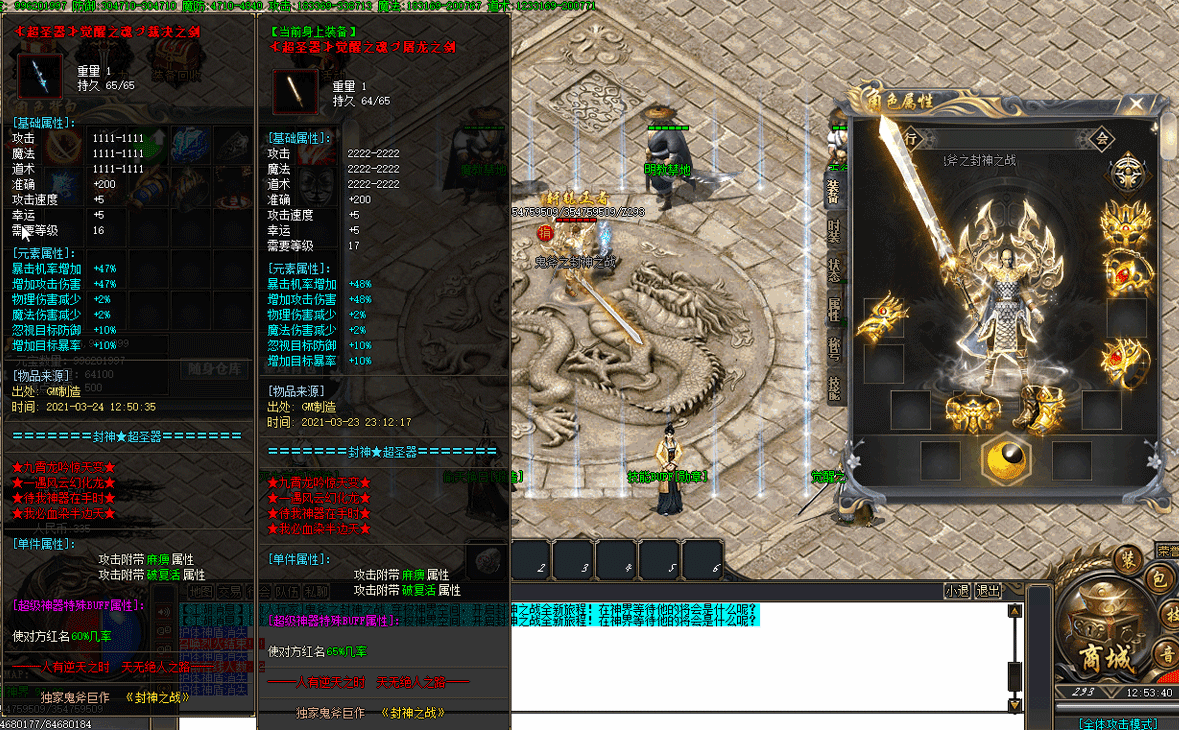Open the 包 bag button
Viewport: 1179px width, 730px height.
[1158, 577]
